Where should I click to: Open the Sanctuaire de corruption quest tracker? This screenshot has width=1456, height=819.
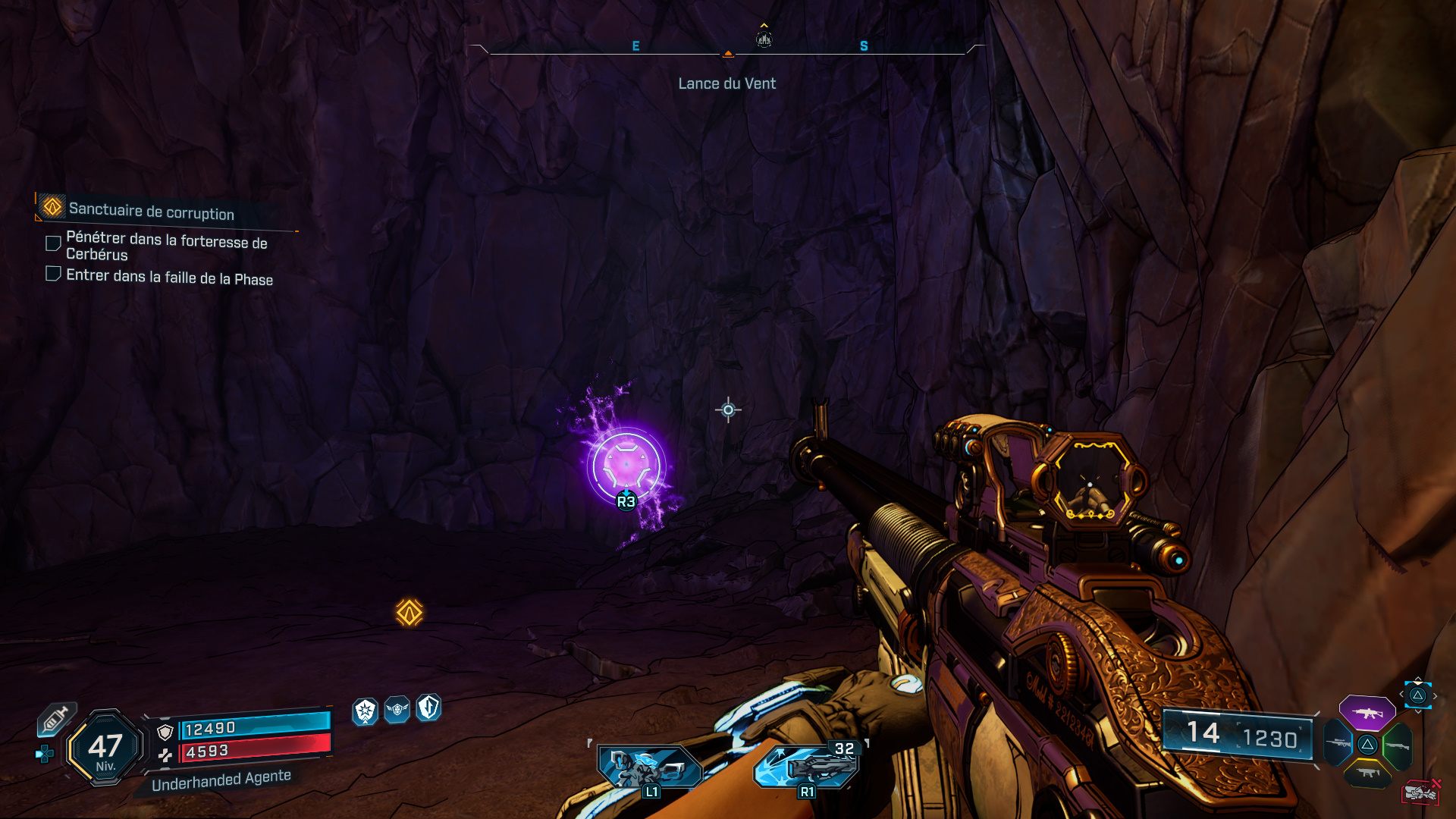coord(152,210)
